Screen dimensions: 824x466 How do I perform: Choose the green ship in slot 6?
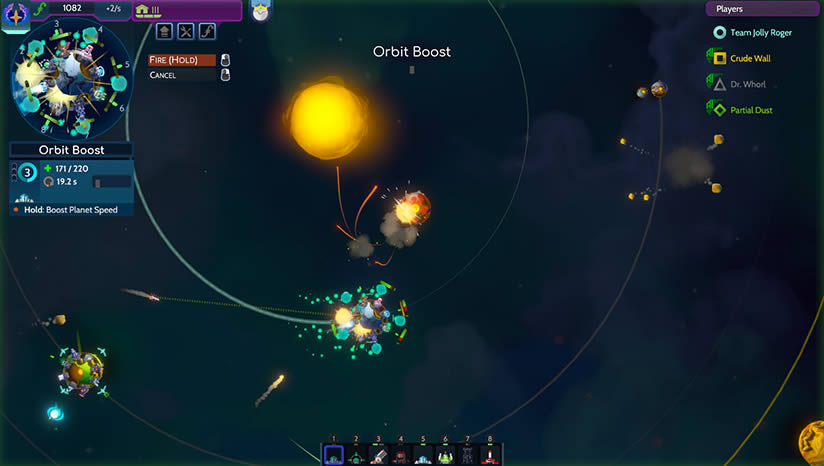(445, 455)
